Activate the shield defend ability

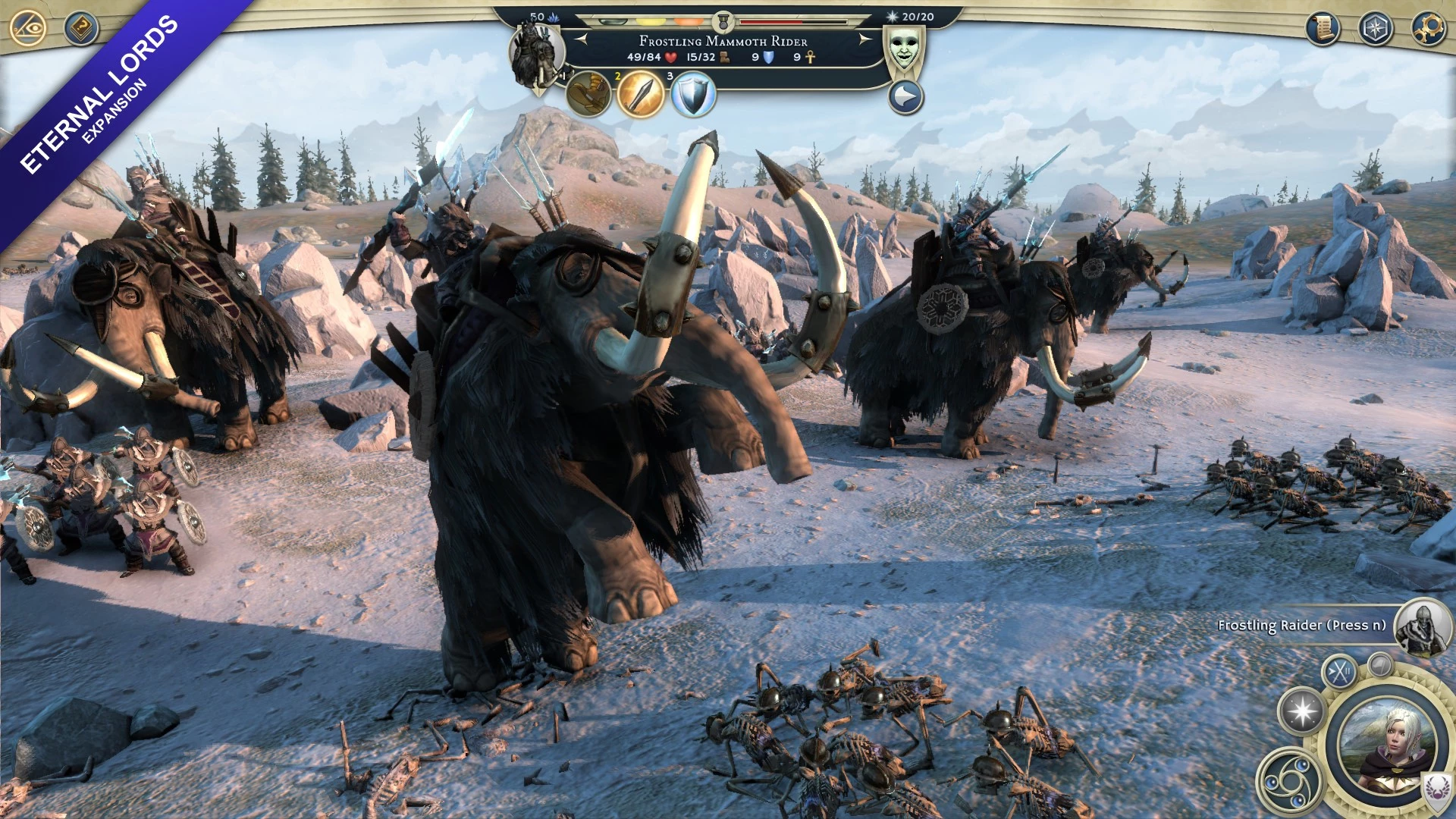pos(693,95)
